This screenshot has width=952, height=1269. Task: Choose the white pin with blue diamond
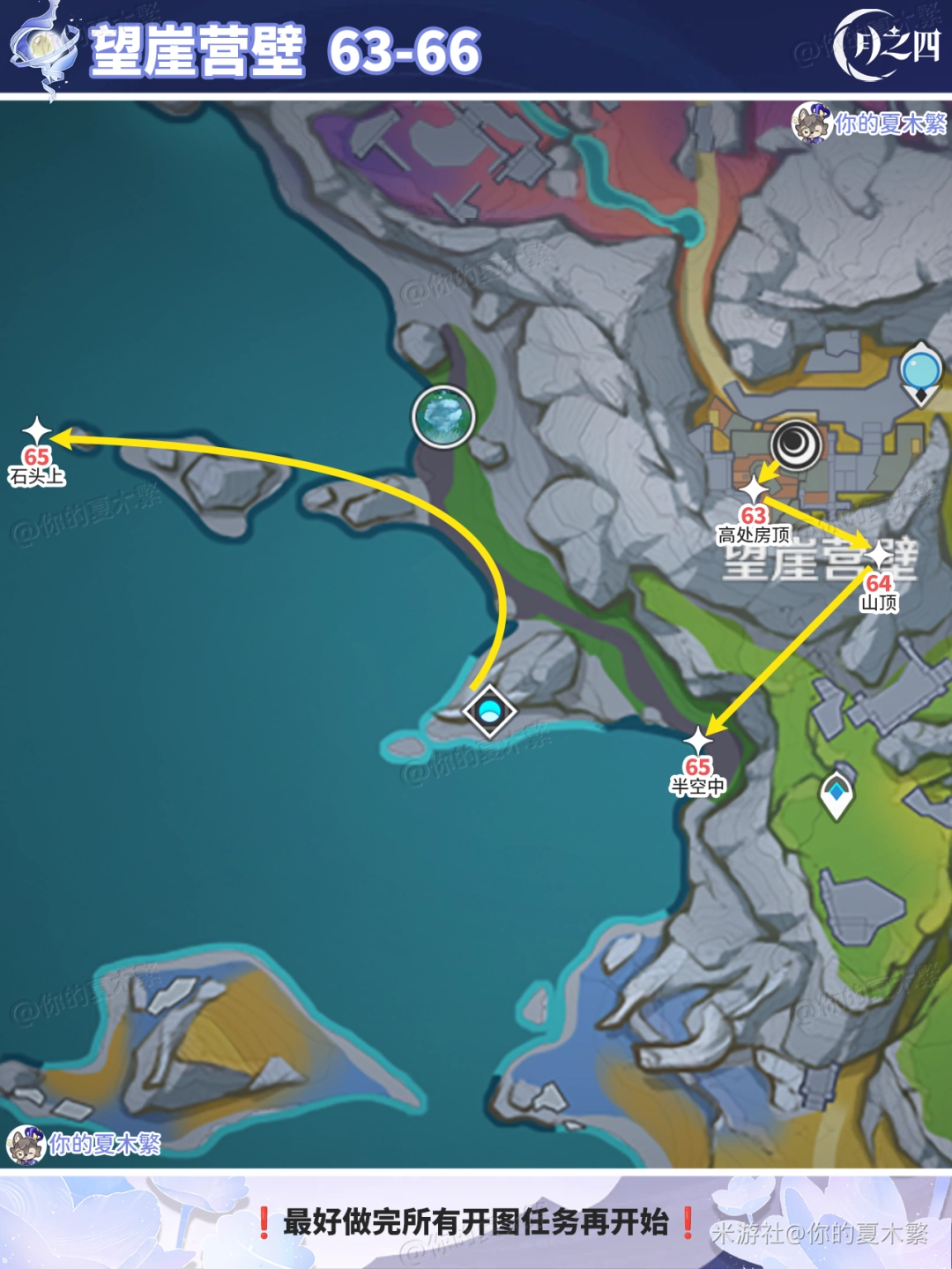click(x=836, y=794)
